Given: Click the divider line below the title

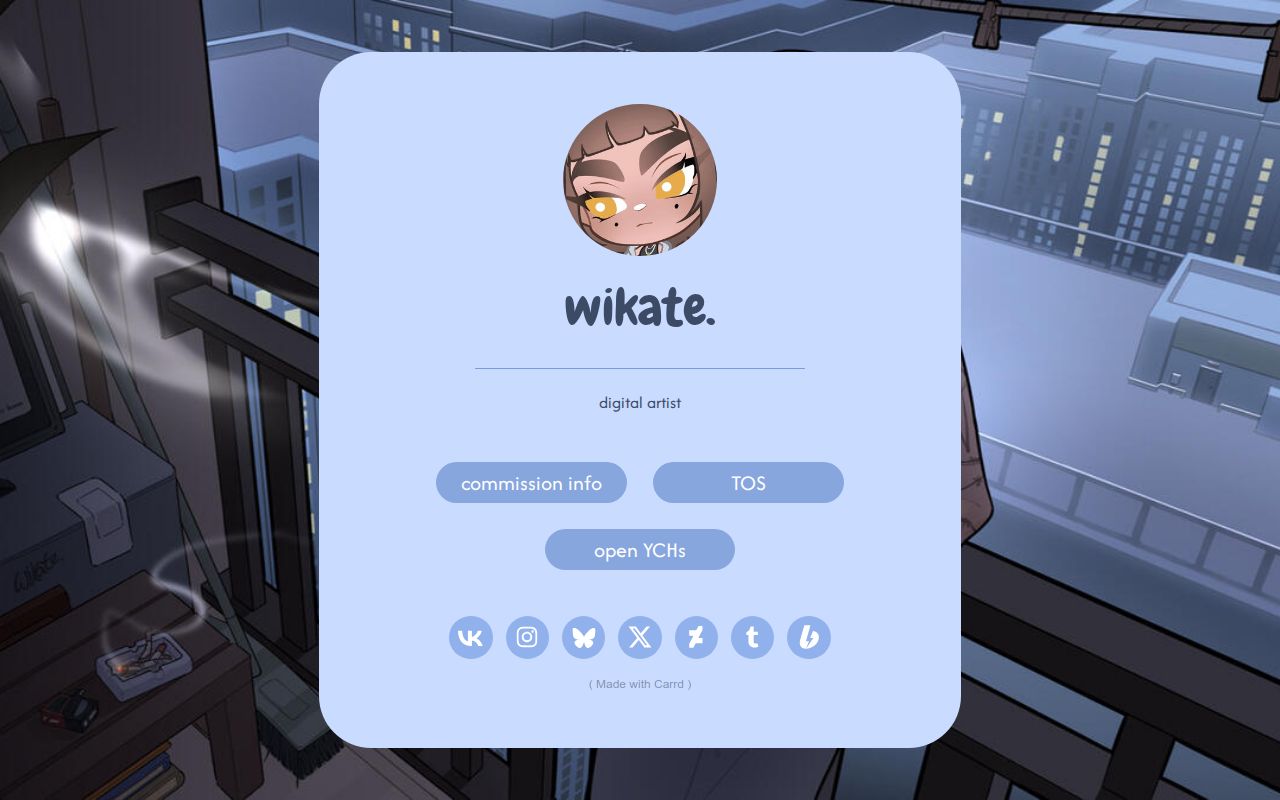Looking at the screenshot, I should [x=640, y=368].
